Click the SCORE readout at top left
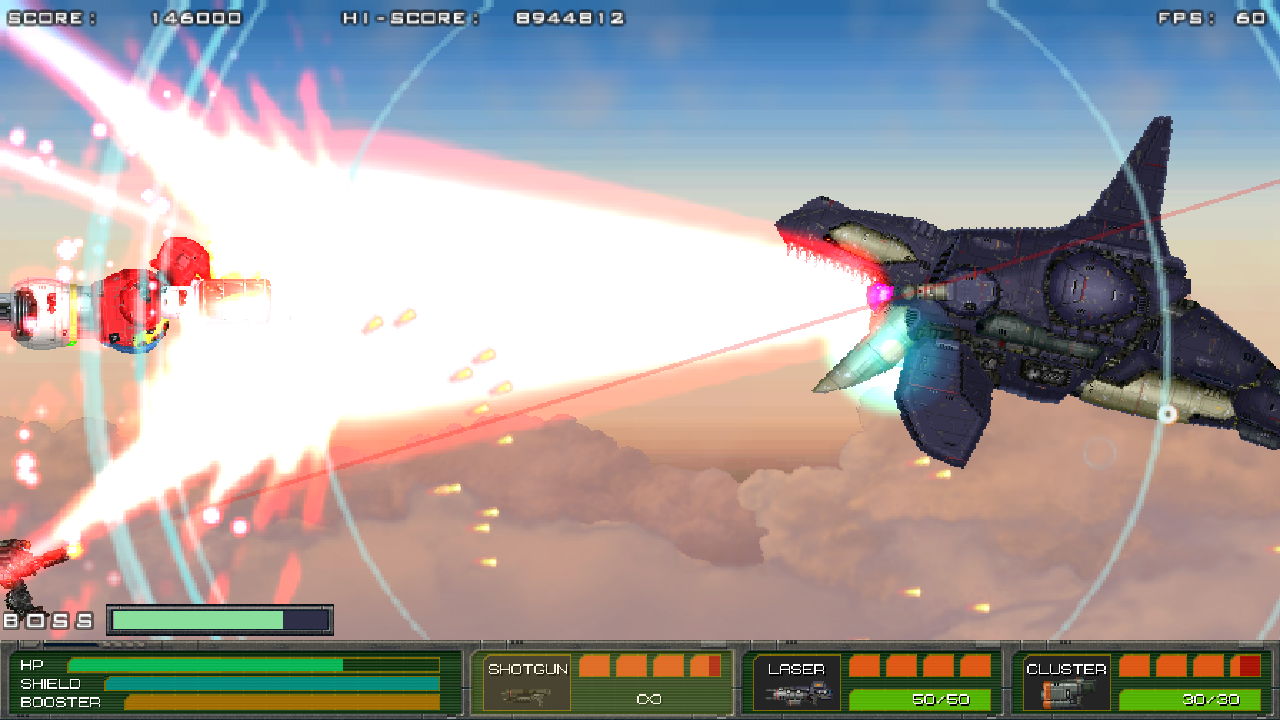1280x720 pixels. 120,17
